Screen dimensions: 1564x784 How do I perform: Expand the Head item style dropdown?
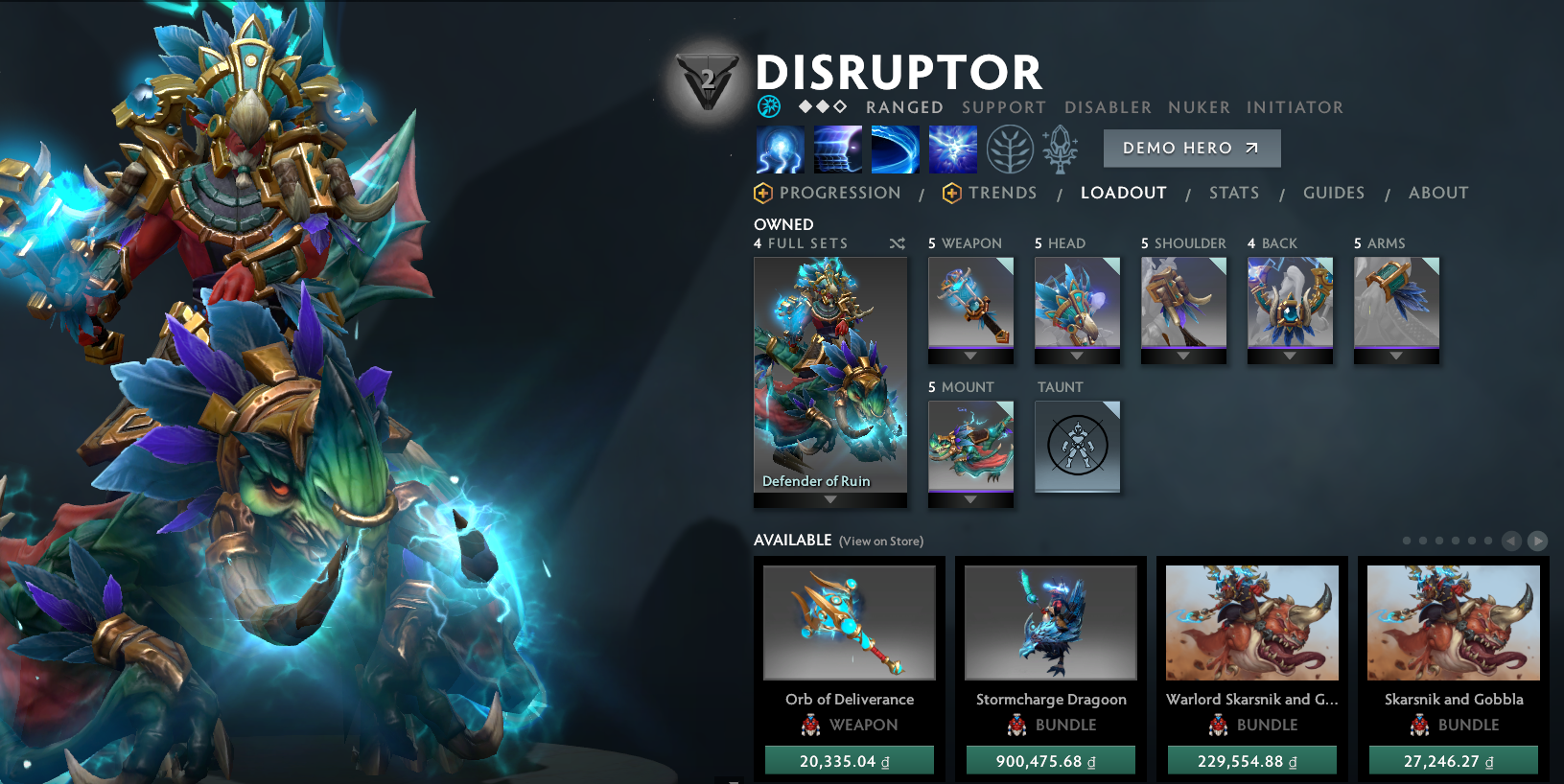[x=1076, y=357]
